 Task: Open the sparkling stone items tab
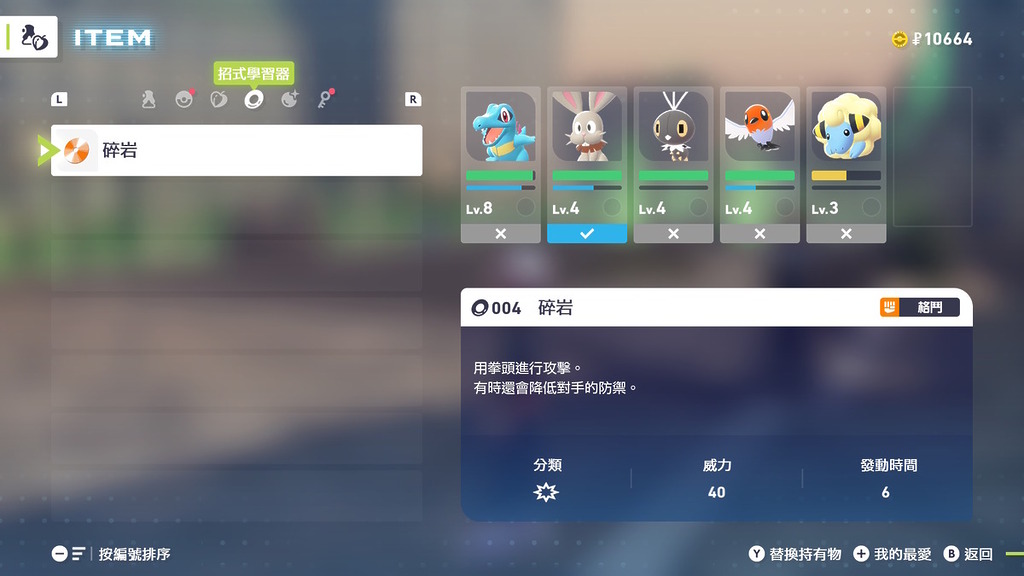pos(289,99)
